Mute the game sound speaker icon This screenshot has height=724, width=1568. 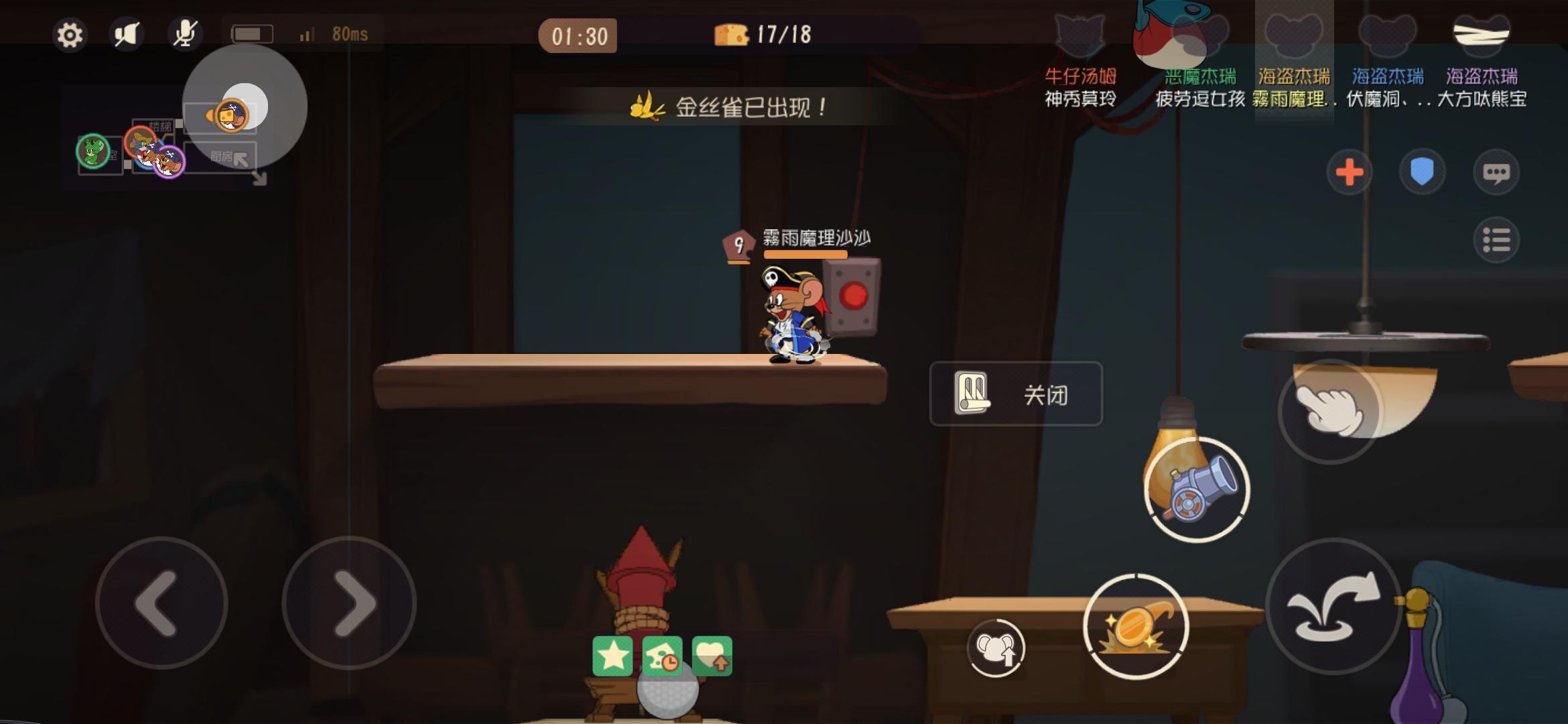point(127,35)
